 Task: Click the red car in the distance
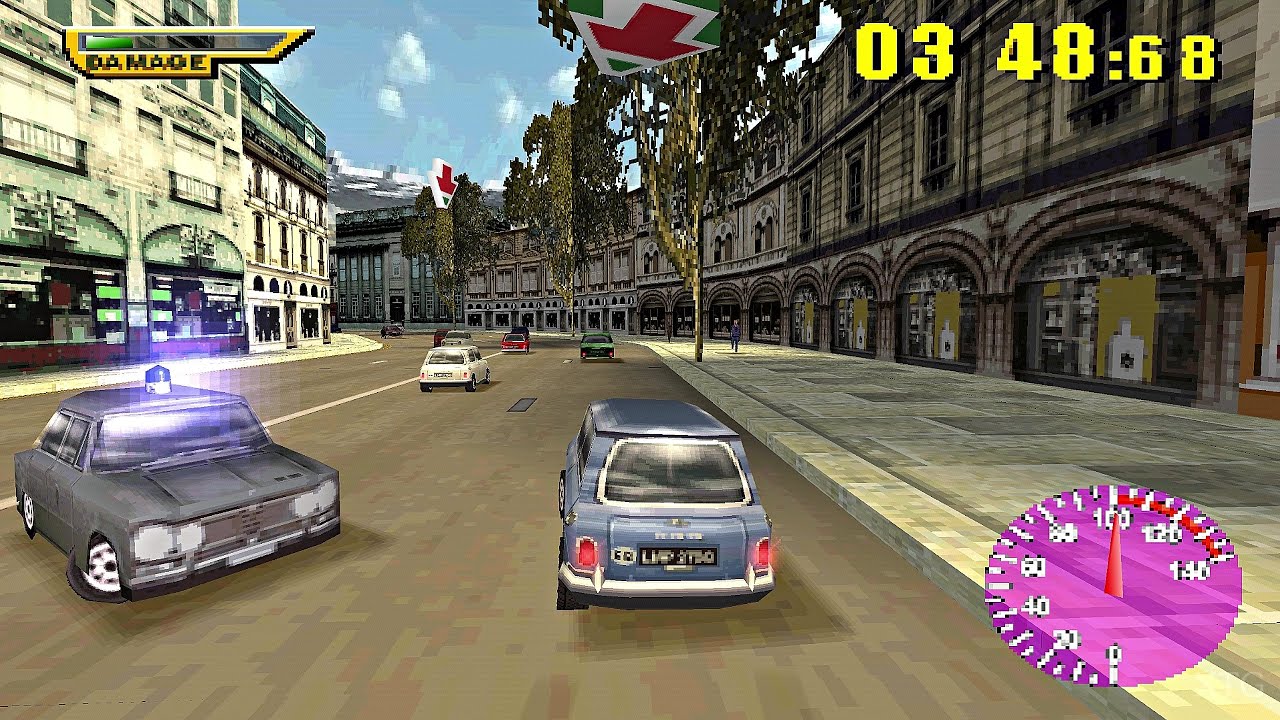515,342
